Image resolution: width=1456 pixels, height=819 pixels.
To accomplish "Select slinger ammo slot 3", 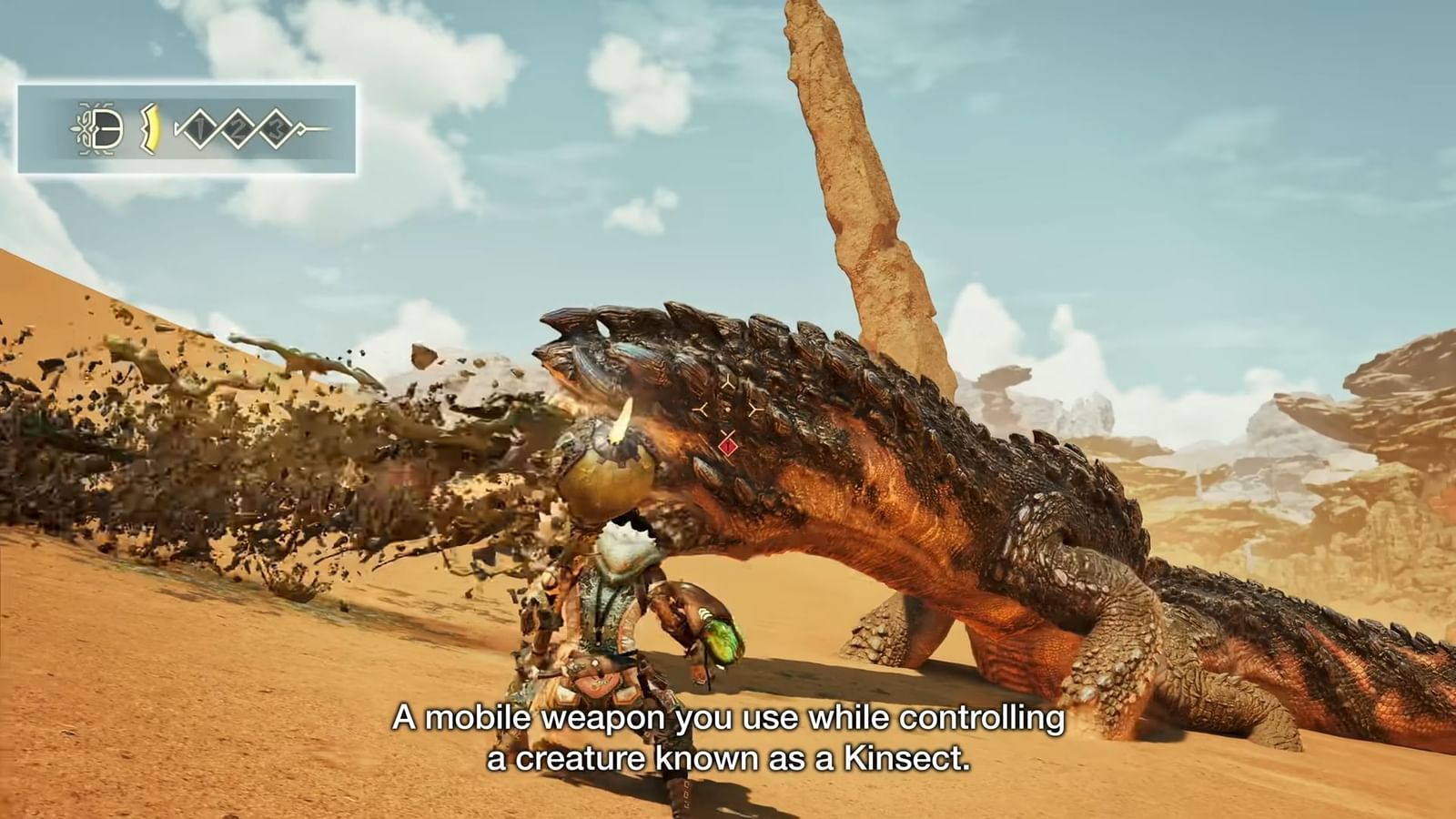I will point(278,127).
